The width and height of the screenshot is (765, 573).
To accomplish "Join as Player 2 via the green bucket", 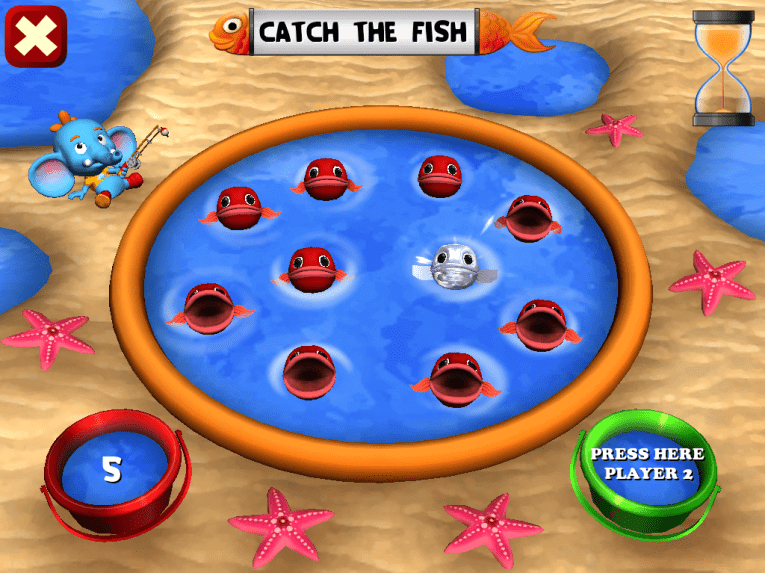I will coord(646,465).
